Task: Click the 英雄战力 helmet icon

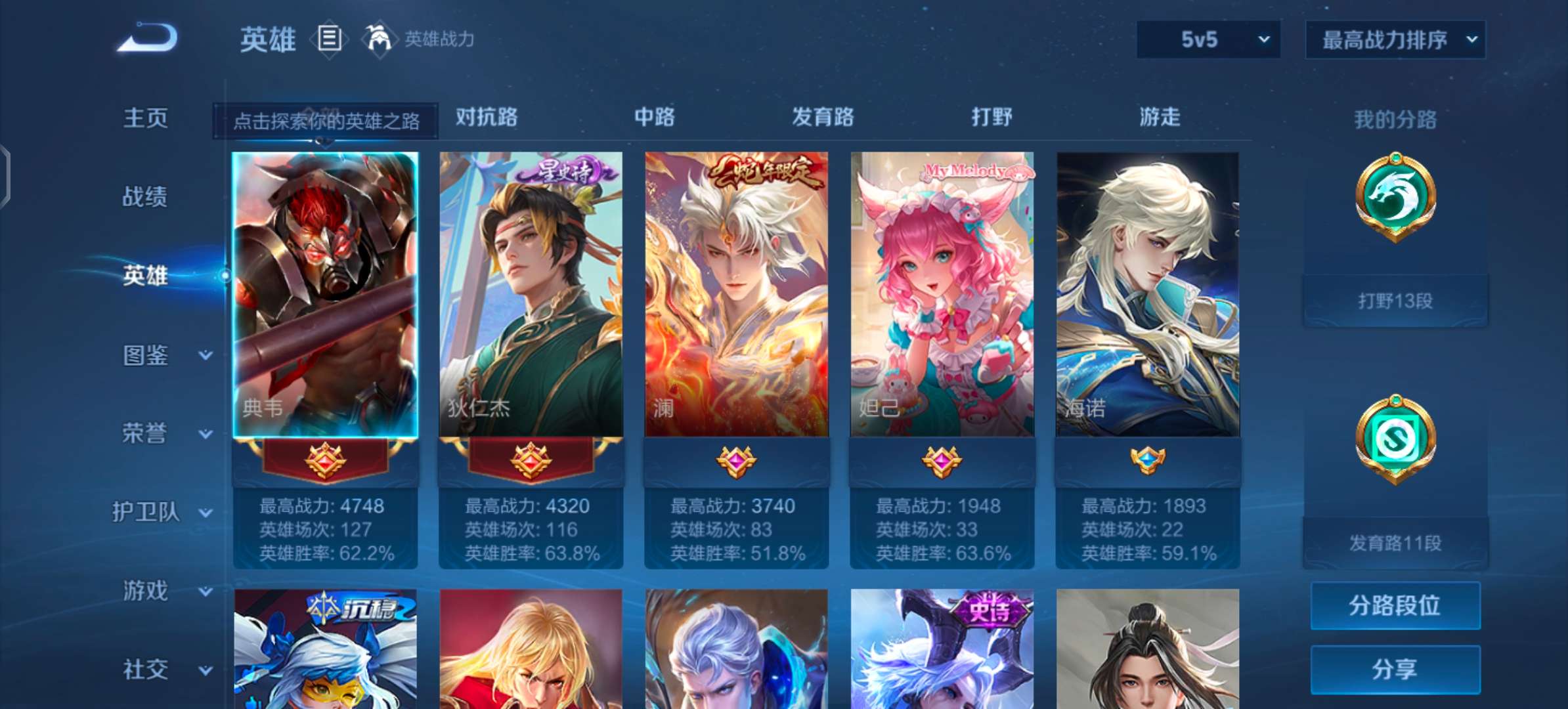Action: (x=378, y=39)
